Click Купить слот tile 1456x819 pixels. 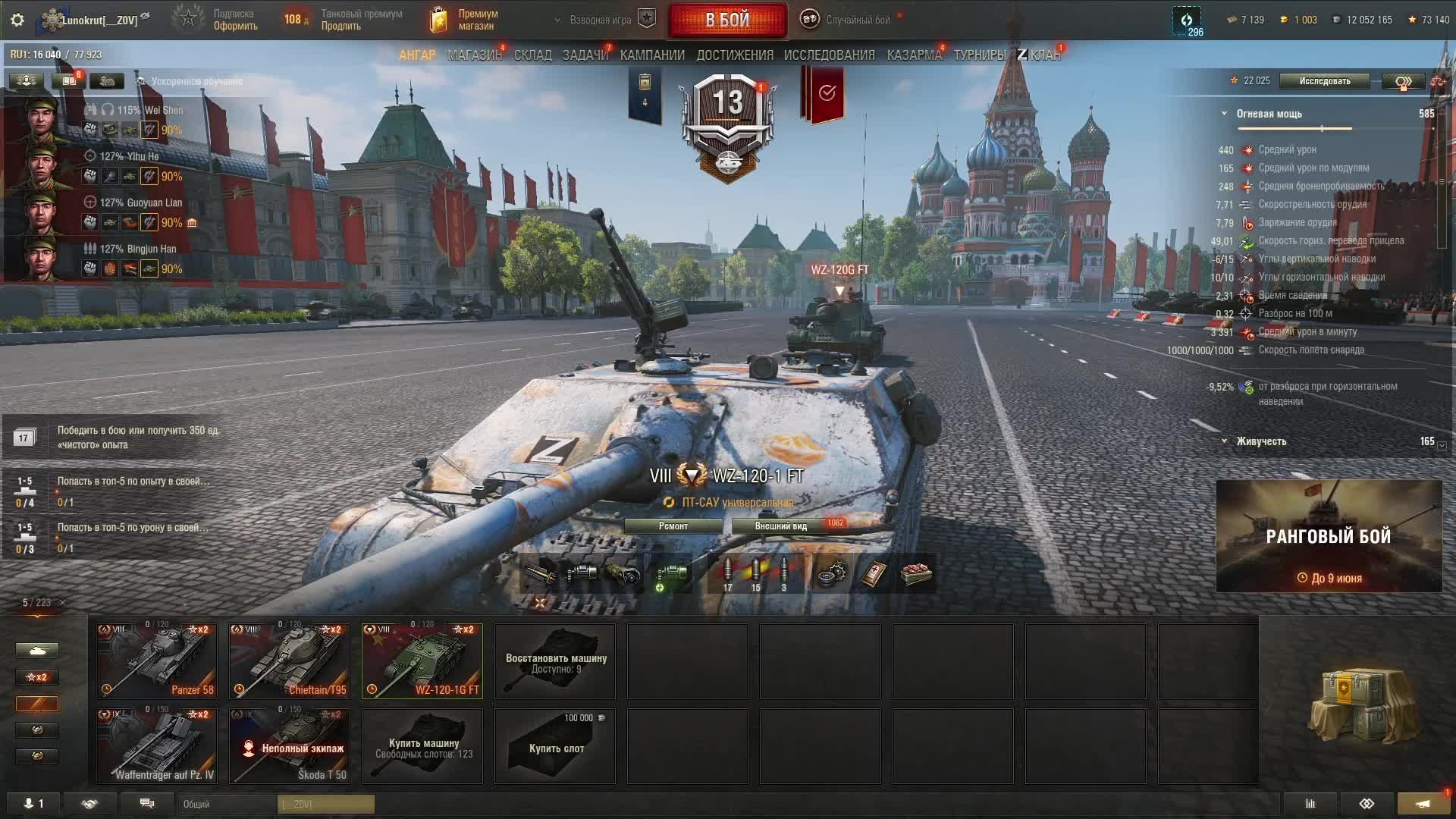click(555, 745)
